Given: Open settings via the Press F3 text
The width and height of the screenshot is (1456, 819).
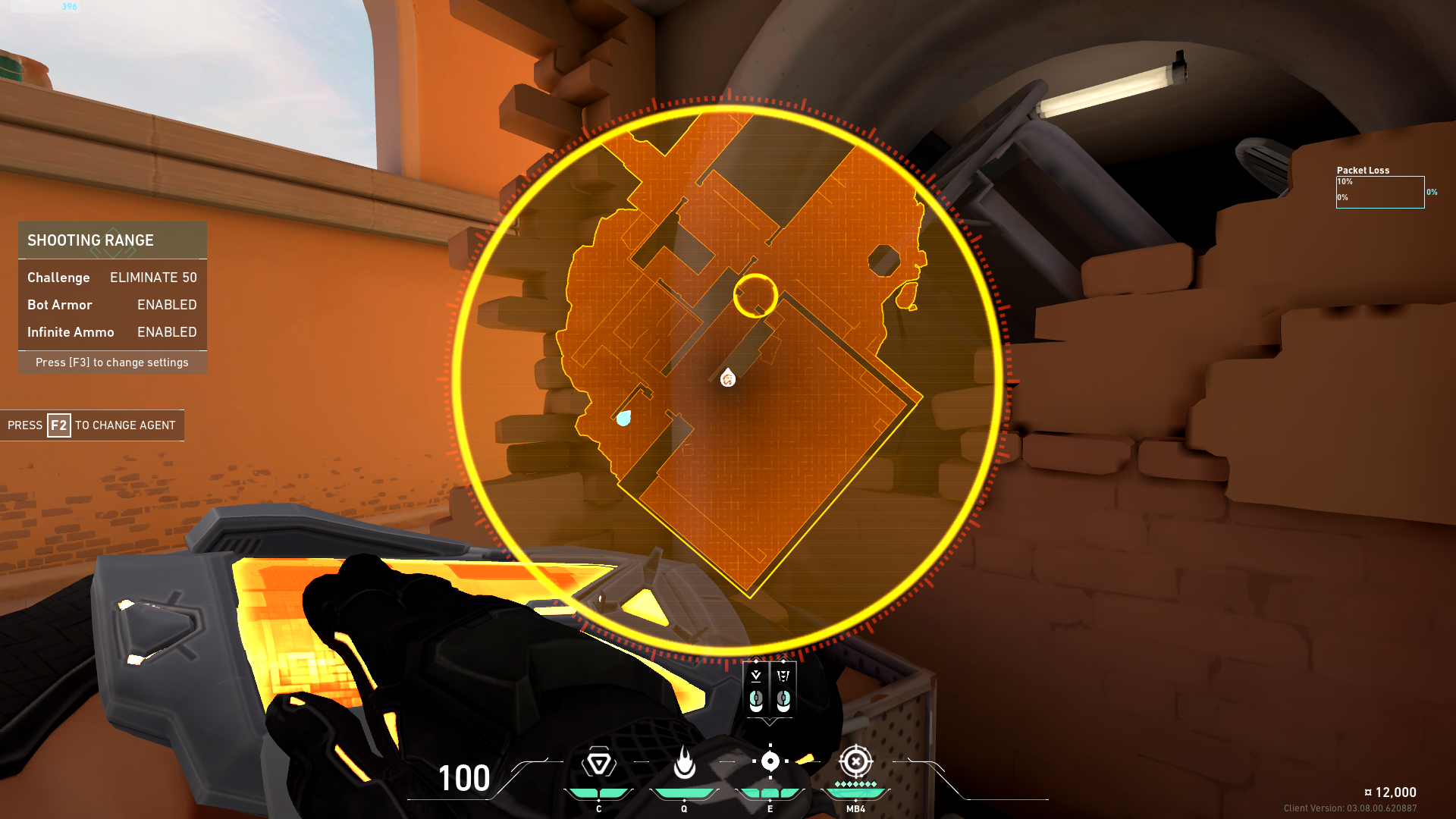Looking at the screenshot, I should coord(111,362).
